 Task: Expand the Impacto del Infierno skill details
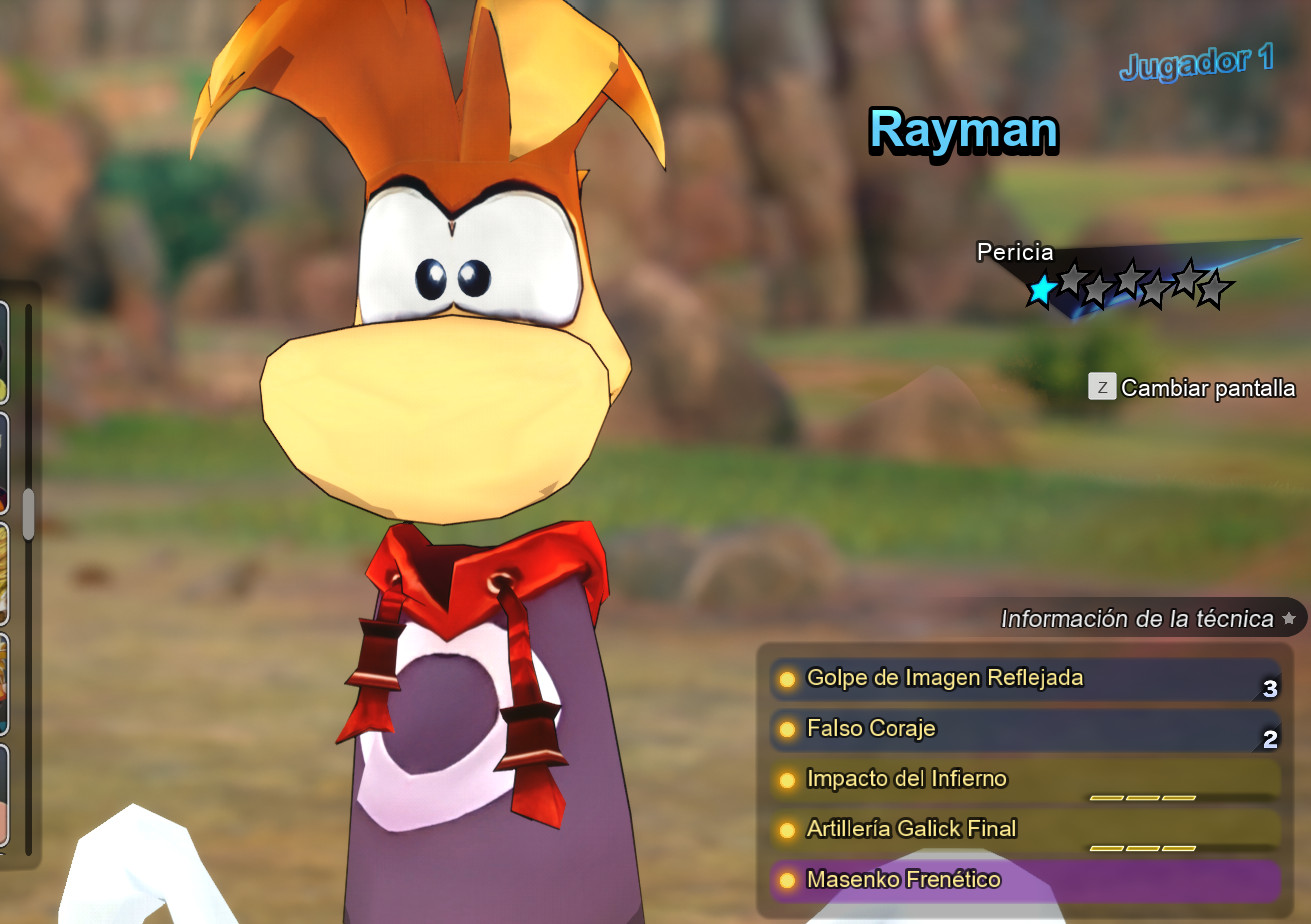point(1030,779)
